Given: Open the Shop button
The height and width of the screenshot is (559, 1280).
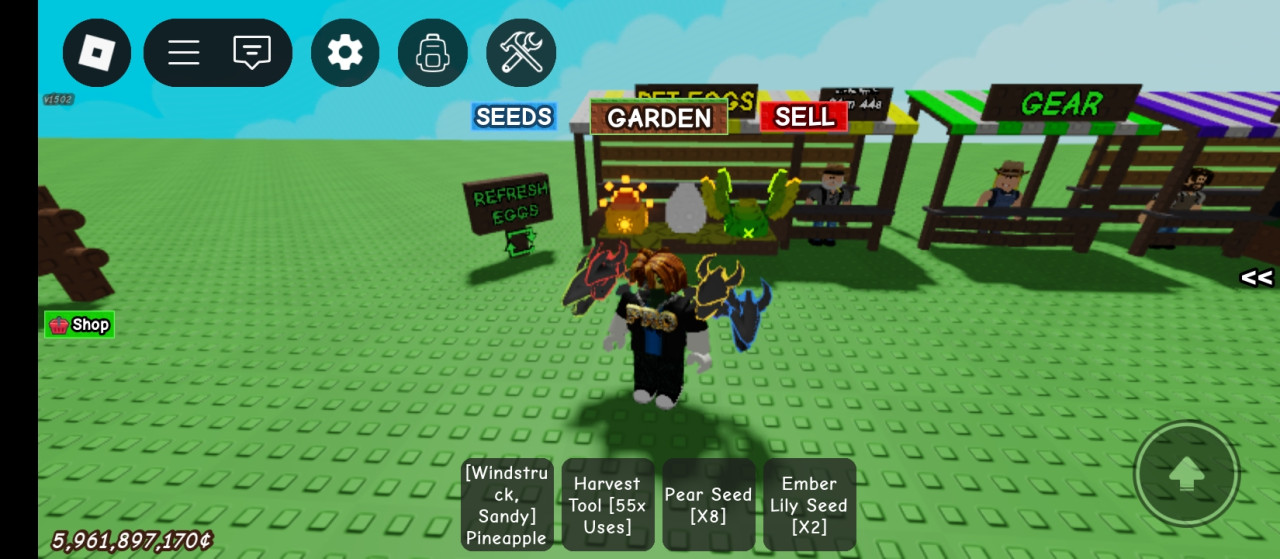Looking at the screenshot, I should pyautogui.click(x=79, y=324).
